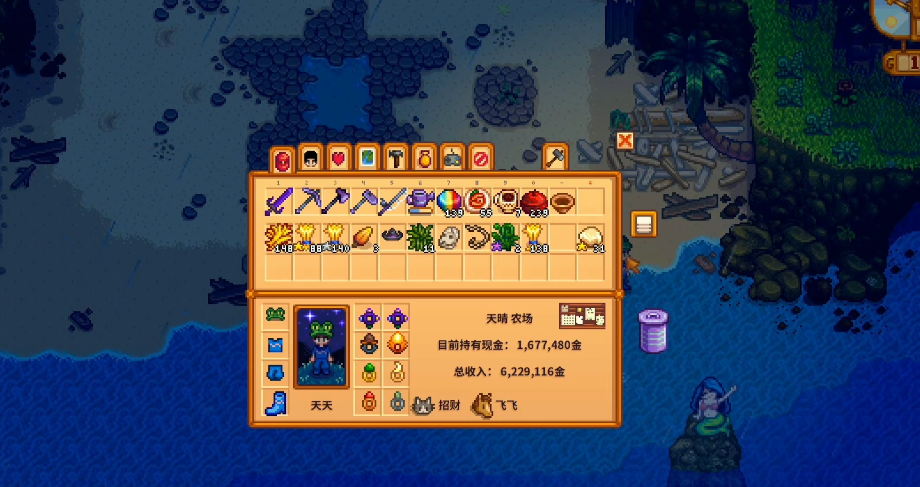The width and height of the screenshot is (920, 487).
Task: Choose the coffee cup slot
Action: (x=506, y=202)
